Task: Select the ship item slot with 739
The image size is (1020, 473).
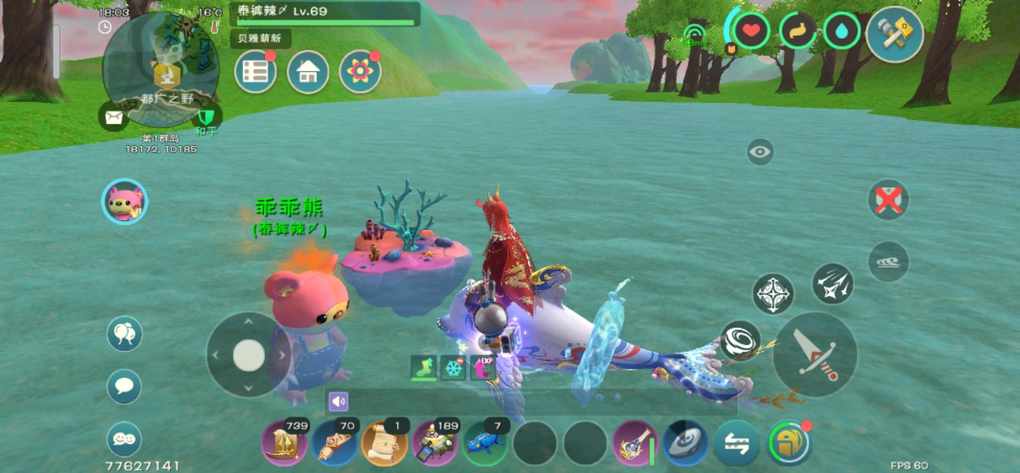Action: [284, 442]
